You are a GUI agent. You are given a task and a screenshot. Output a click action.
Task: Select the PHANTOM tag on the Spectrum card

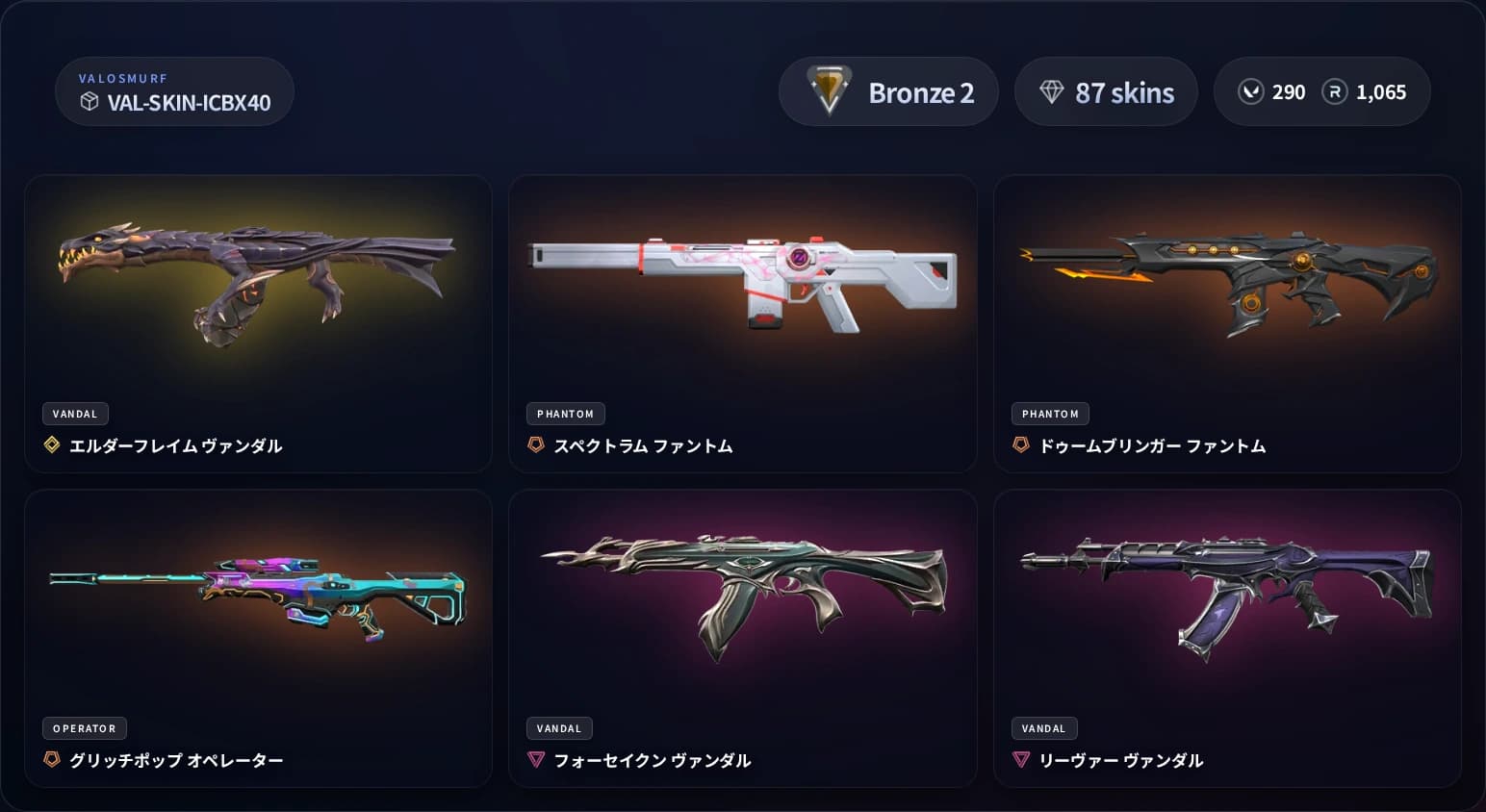[x=566, y=414]
